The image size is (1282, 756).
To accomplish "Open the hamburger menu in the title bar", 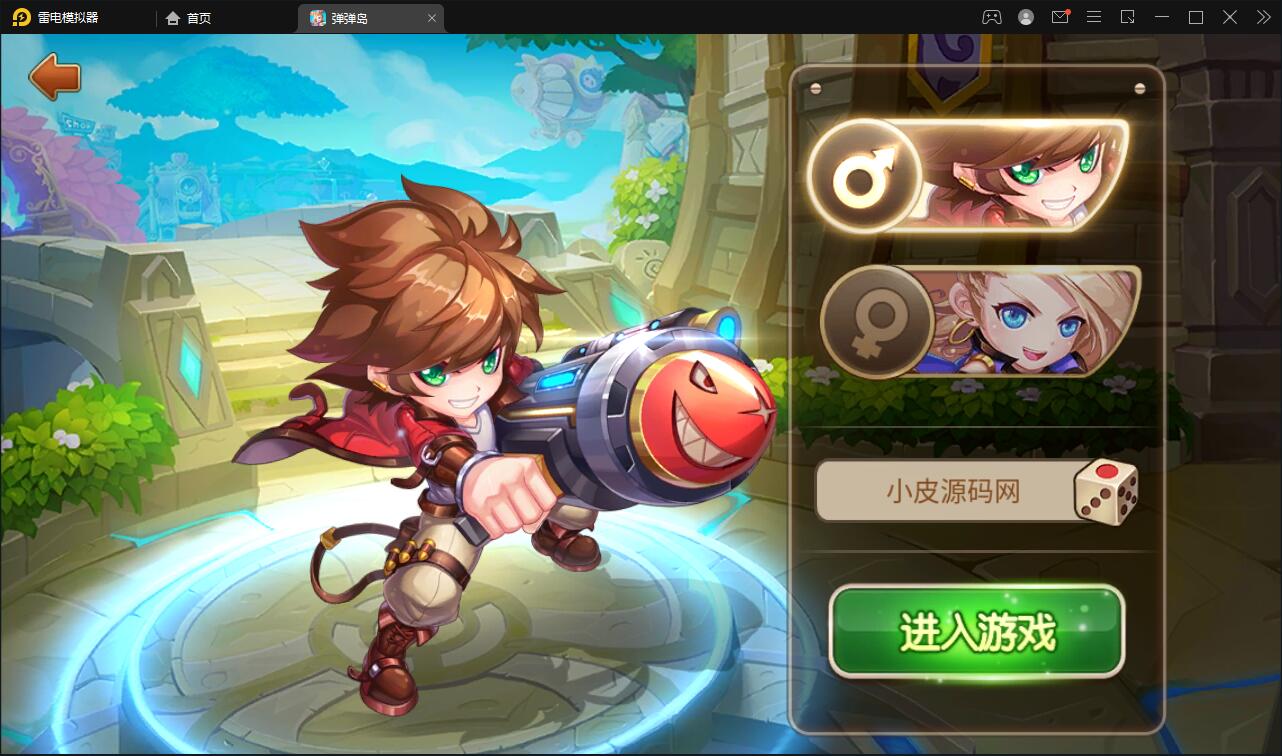I will click(x=1094, y=17).
